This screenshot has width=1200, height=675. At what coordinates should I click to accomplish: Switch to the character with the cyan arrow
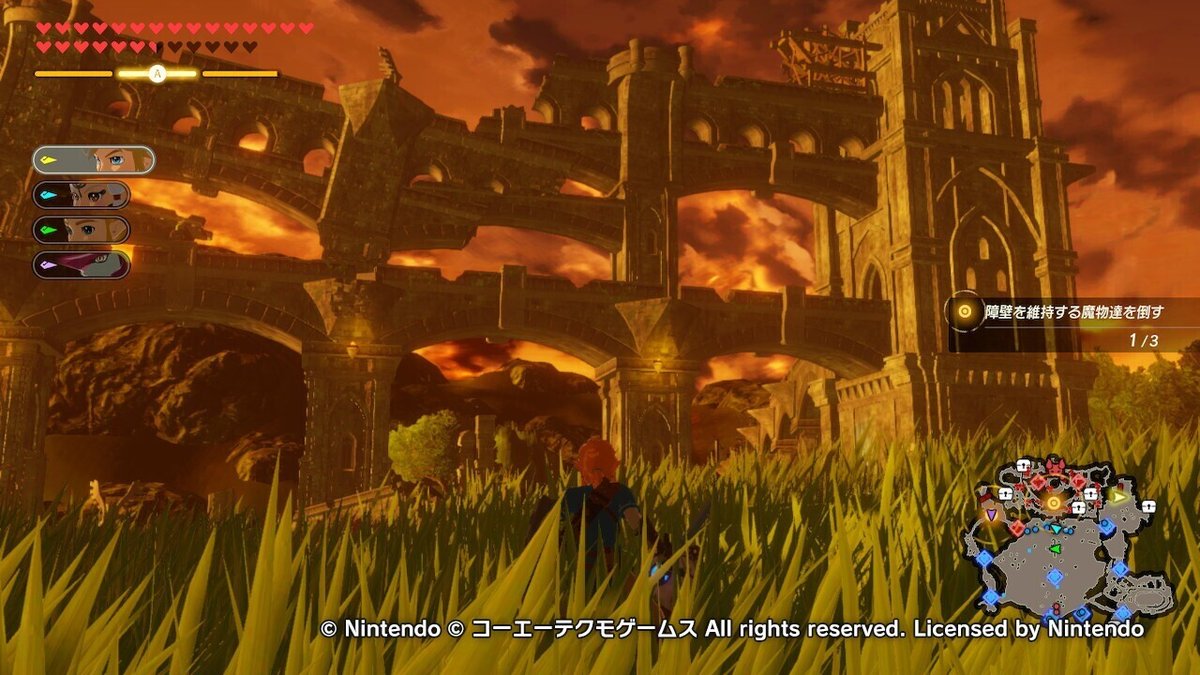pyautogui.click(x=81, y=195)
